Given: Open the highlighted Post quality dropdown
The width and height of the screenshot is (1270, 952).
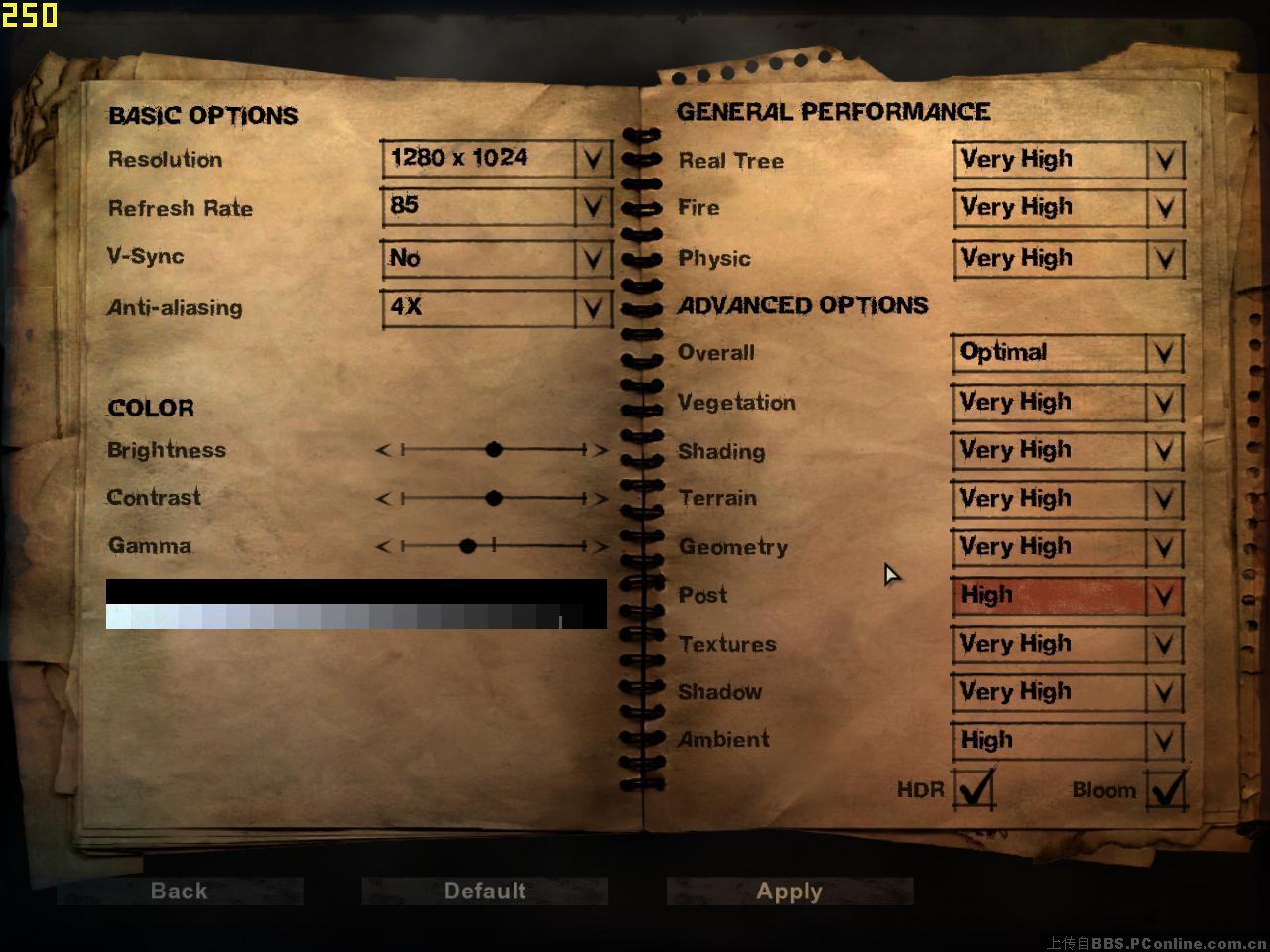Looking at the screenshot, I should coord(1068,595).
